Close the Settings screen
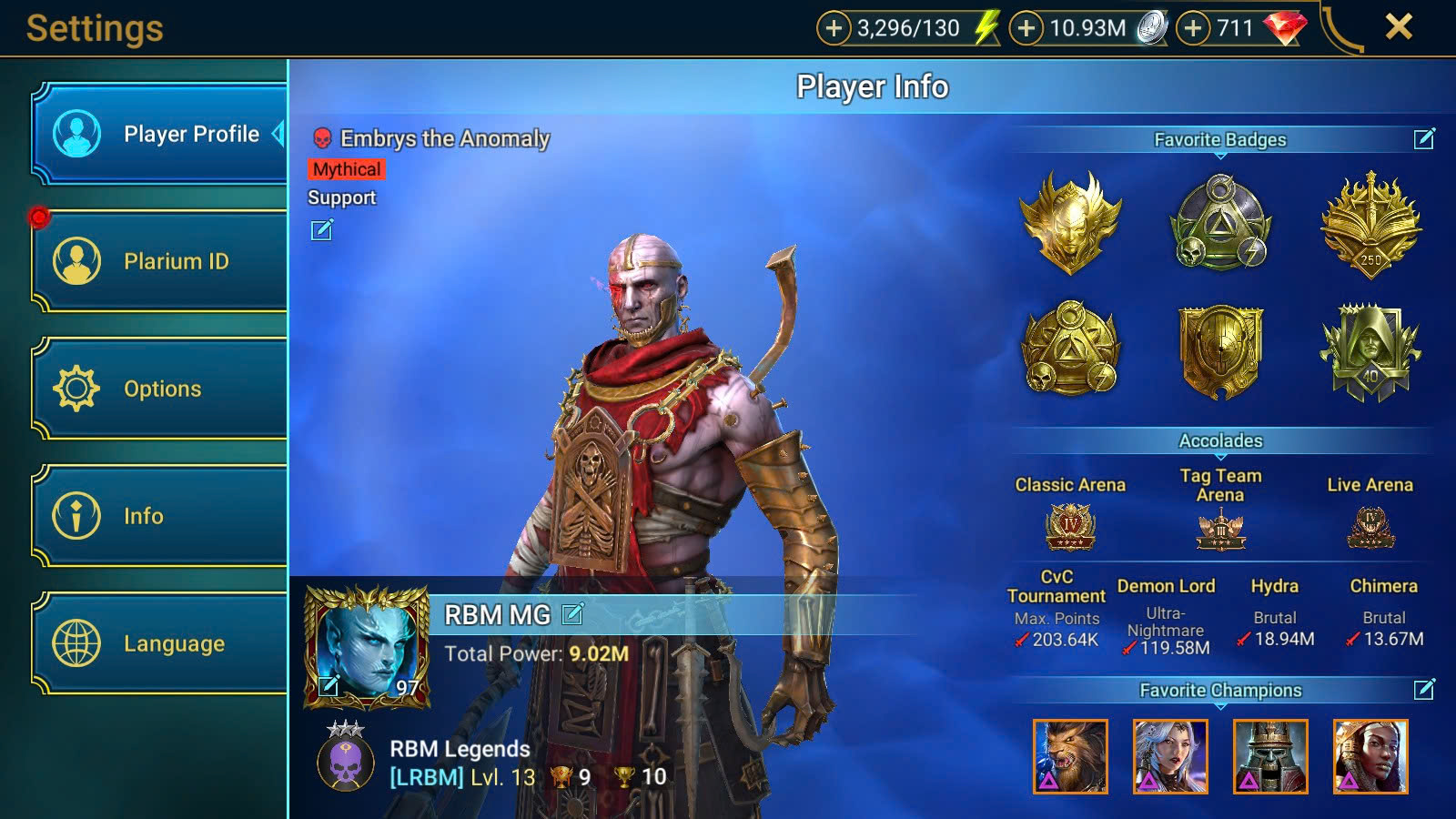 (1399, 27)
